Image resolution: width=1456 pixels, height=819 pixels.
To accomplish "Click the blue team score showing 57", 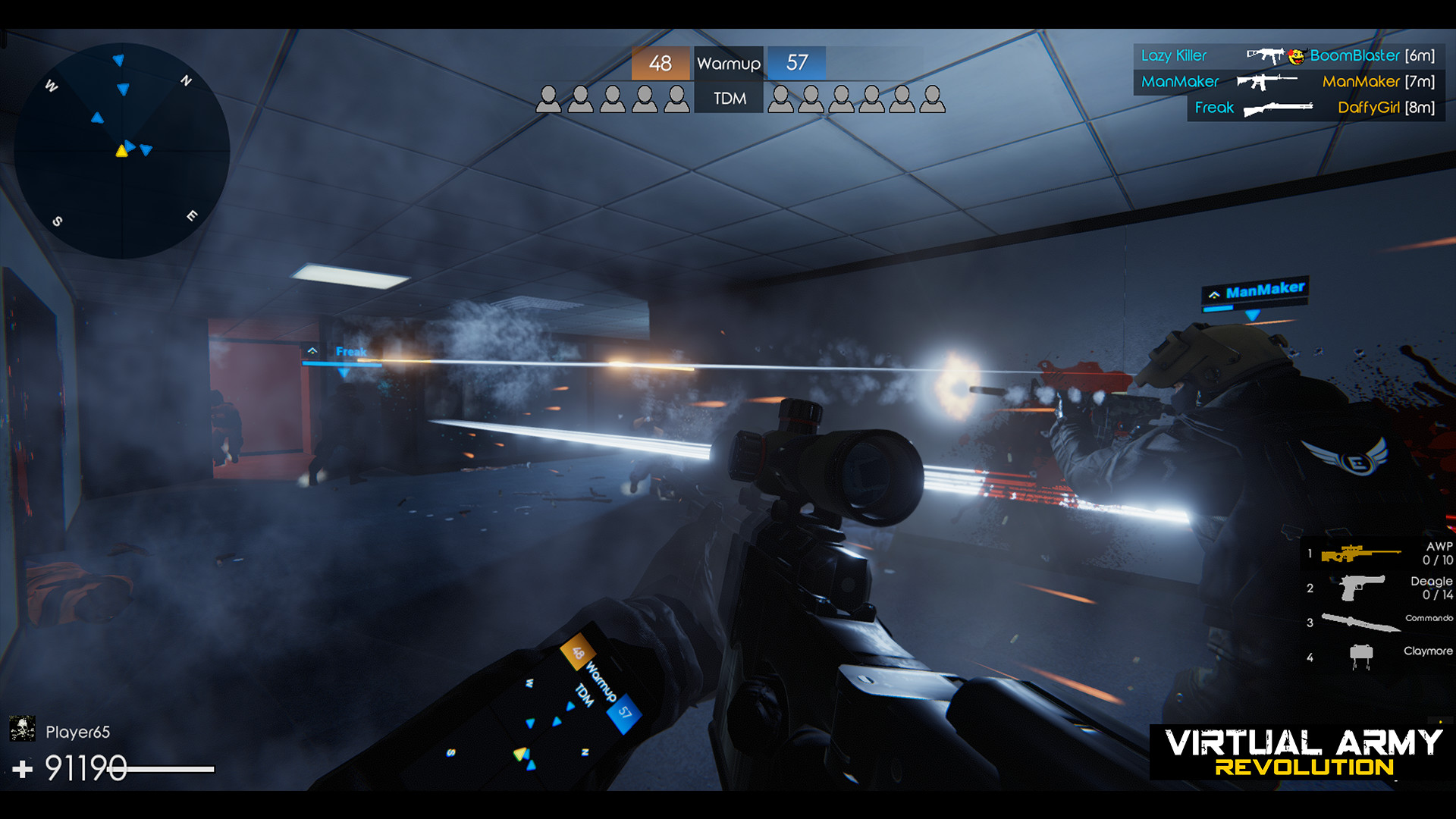I will tap(797, 62).
